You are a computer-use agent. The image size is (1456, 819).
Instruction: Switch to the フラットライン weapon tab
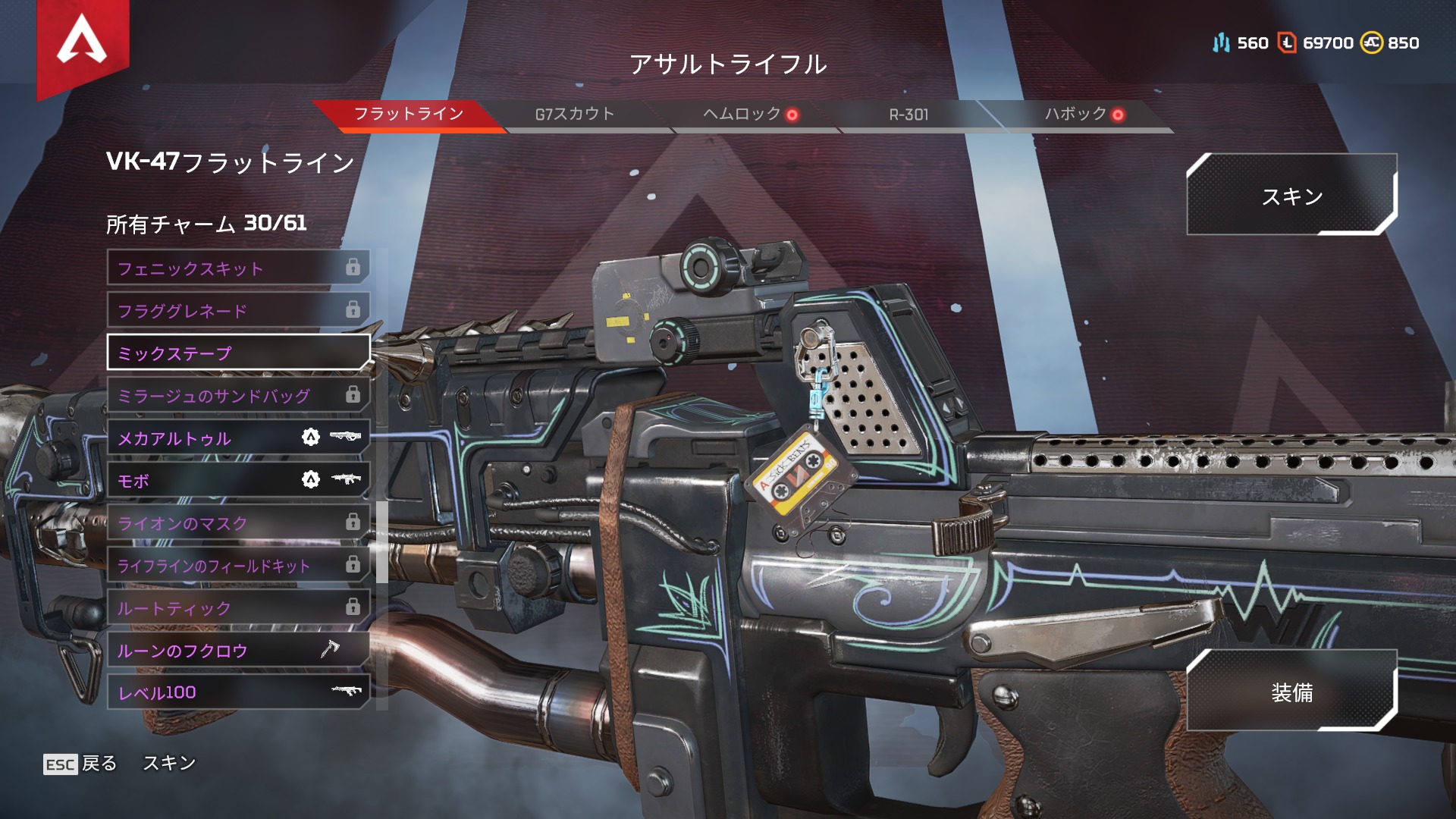click(x=409, y=115)
